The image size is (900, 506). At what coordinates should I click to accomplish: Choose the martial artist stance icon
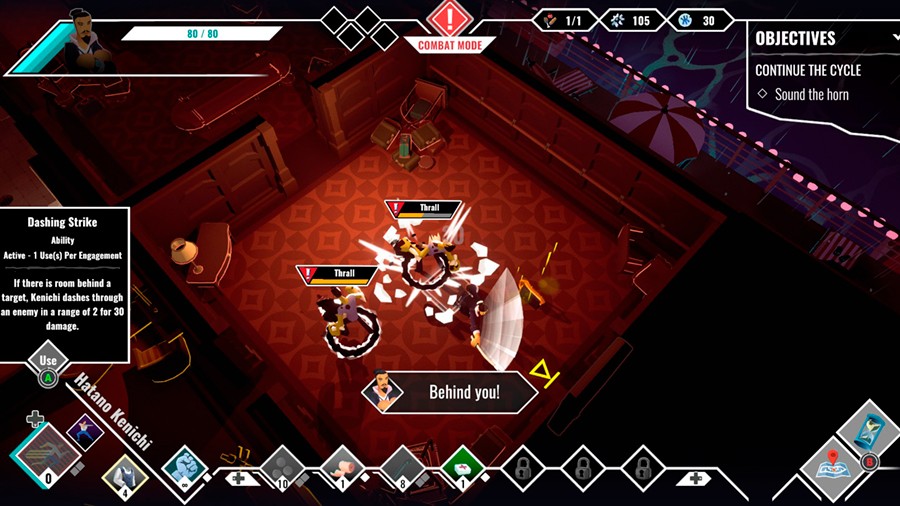[85, 432]
